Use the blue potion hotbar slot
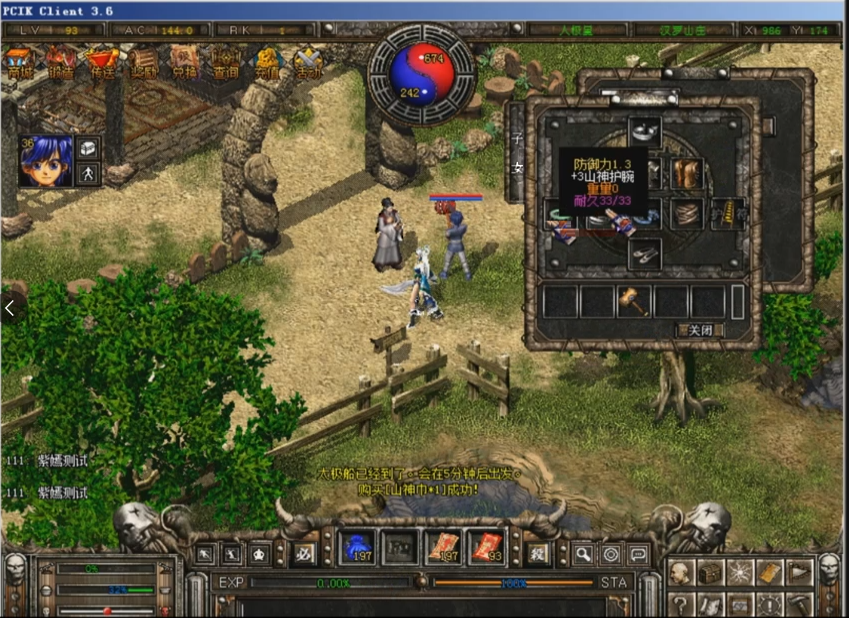Screen dimensions: 849x618 click(x=356, y=547)
